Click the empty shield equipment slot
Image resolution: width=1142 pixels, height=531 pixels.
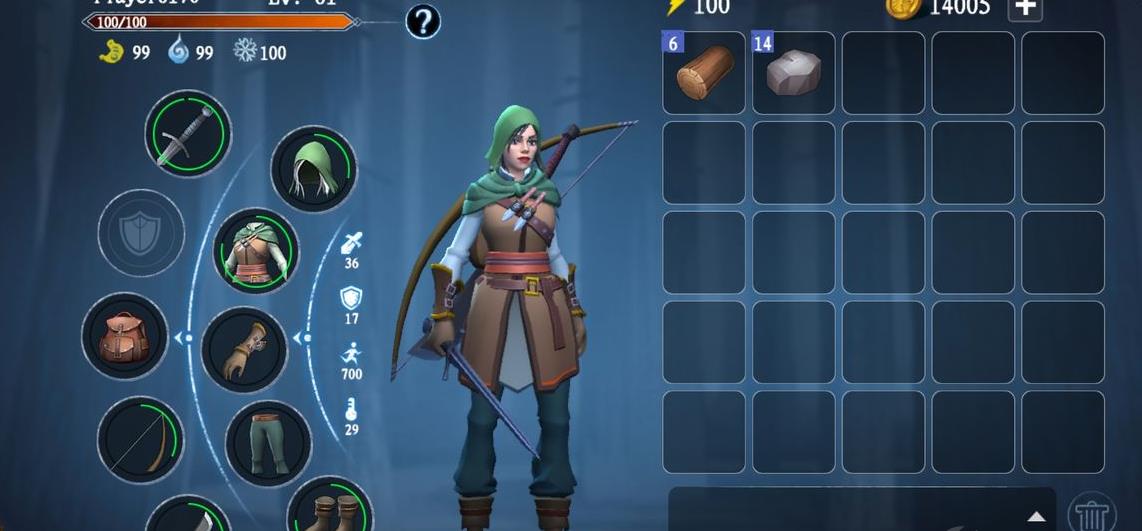pos(141,233)
